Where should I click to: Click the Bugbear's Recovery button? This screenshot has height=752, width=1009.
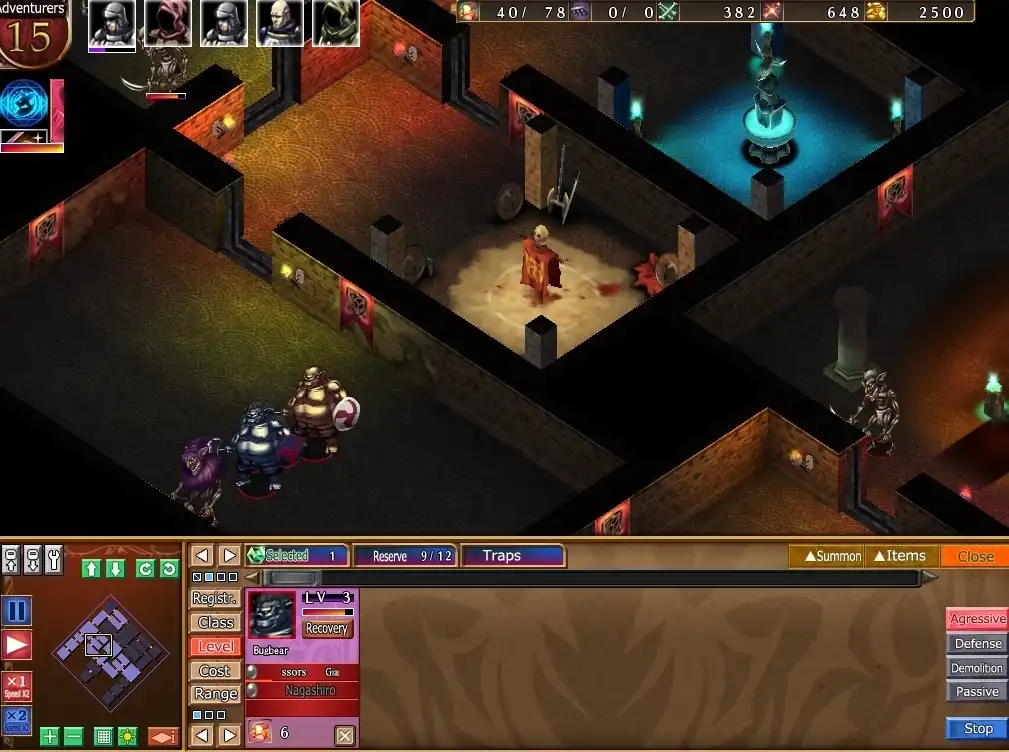(x=326, y=629)
